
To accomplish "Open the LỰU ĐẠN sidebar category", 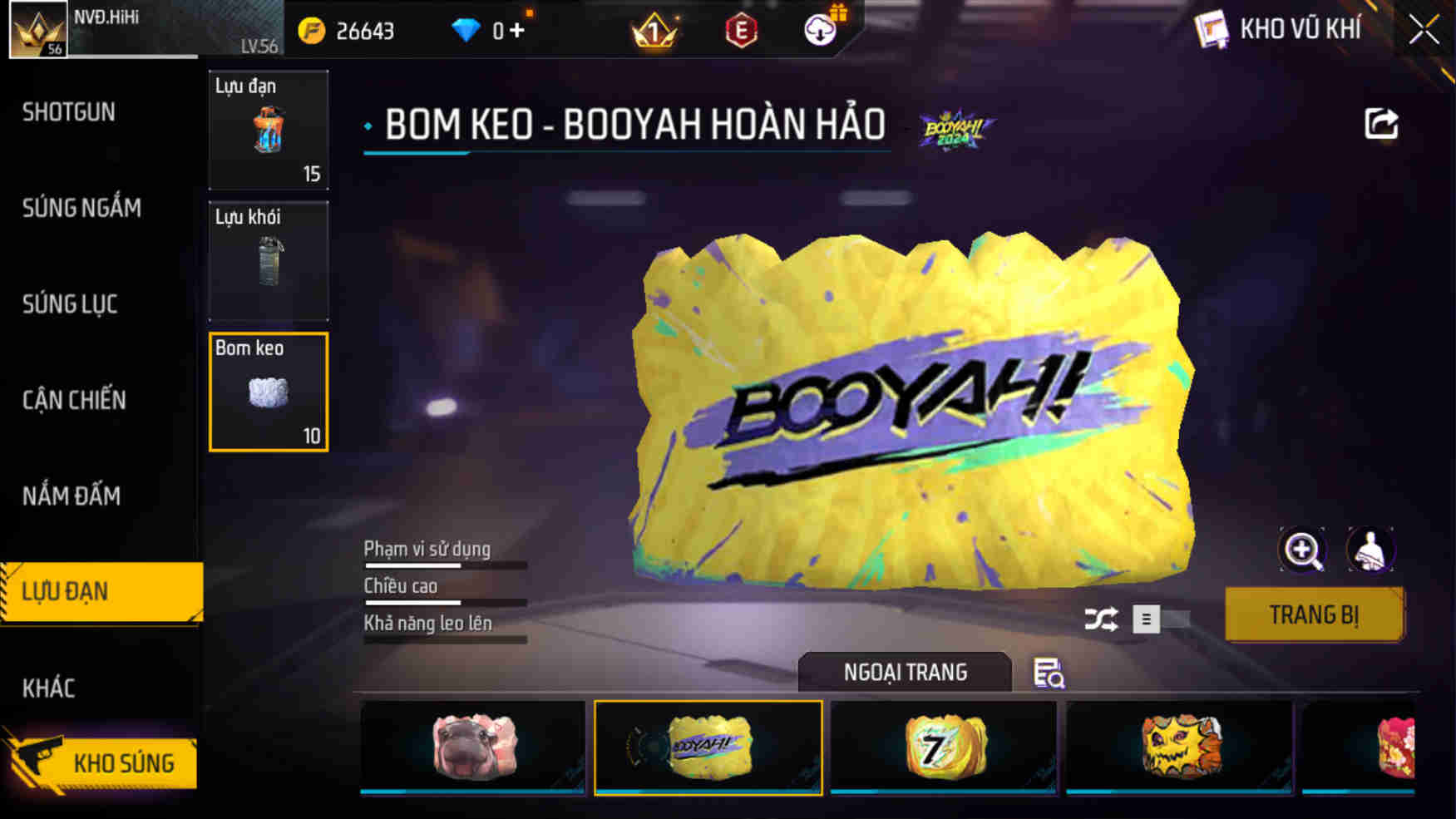I will click(71, 591).
